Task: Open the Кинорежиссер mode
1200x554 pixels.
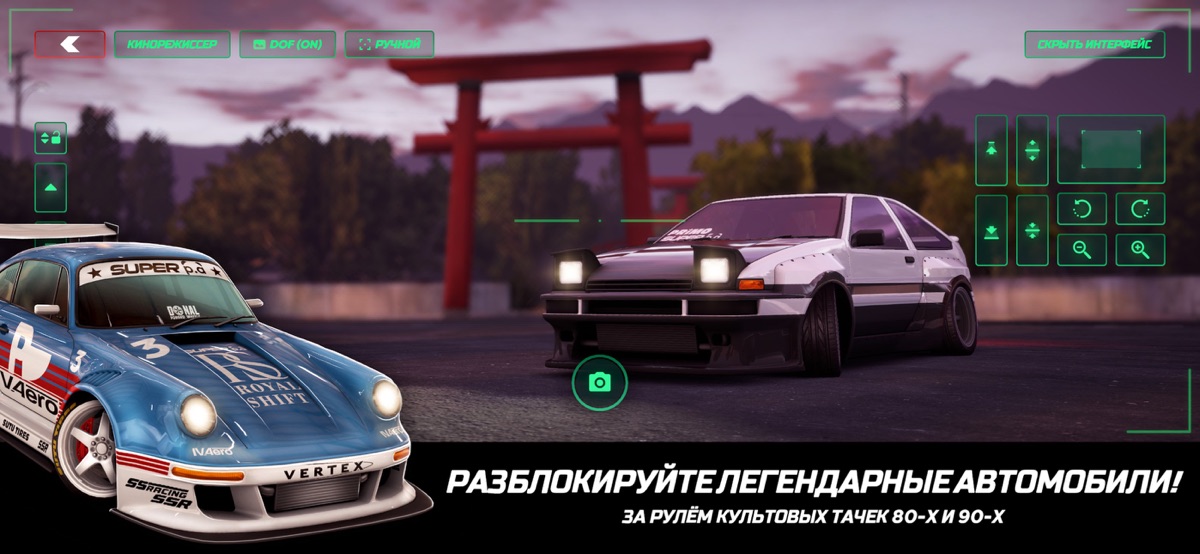Action: (x=172, y=44)
